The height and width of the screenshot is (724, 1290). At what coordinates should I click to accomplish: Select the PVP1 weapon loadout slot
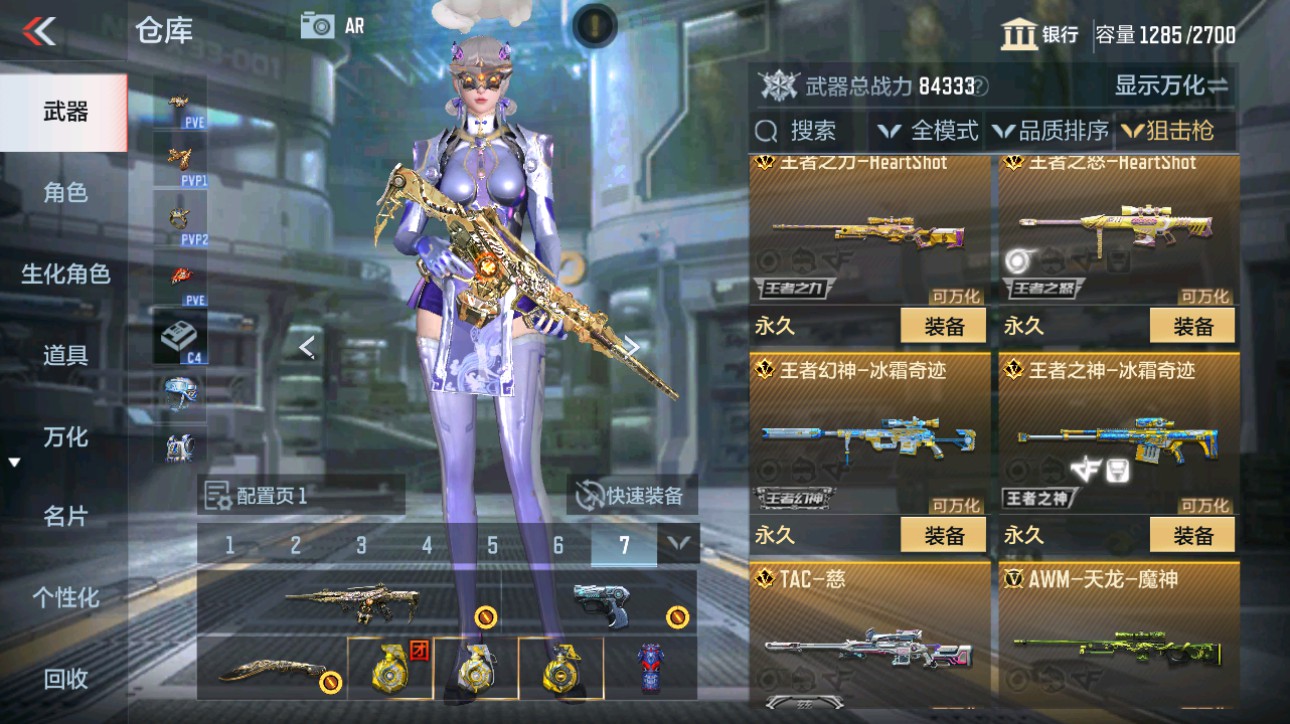[x=178, y=160]
